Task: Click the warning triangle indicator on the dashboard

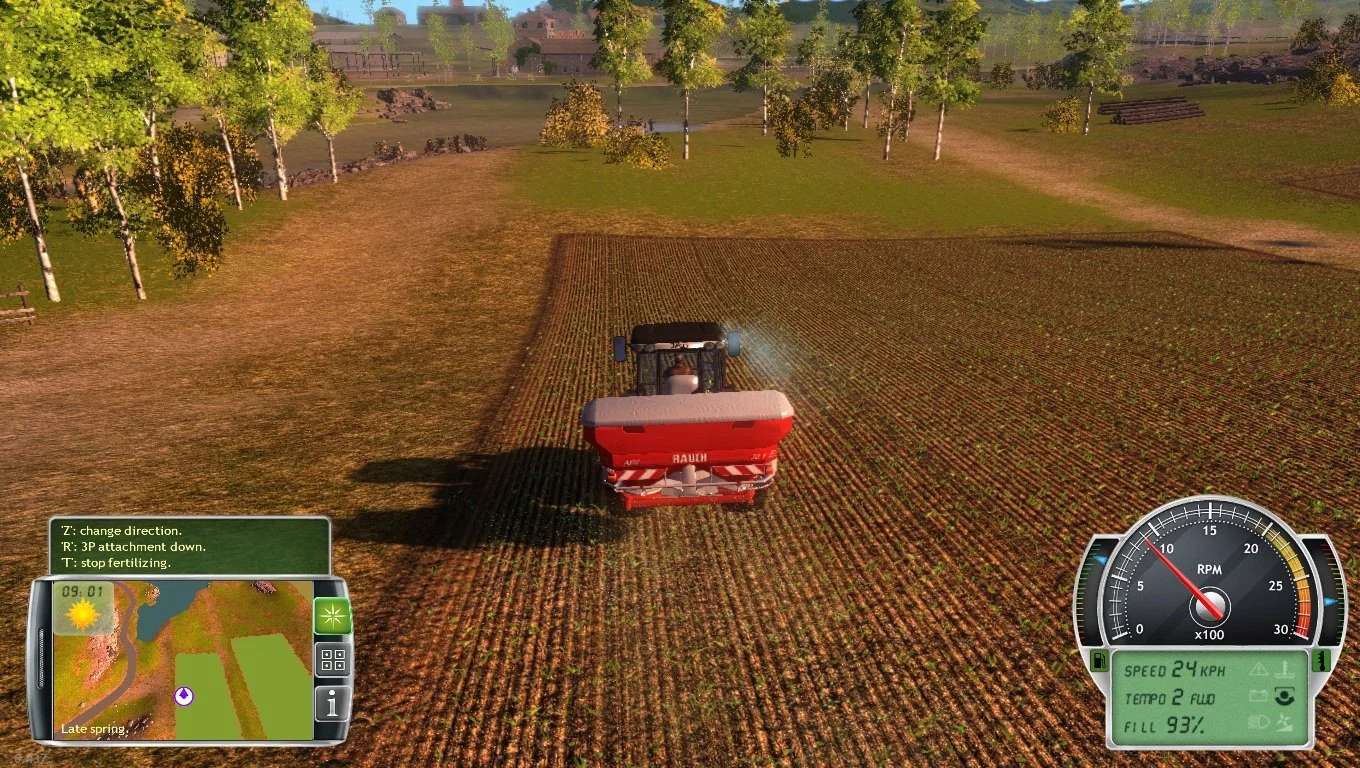Action: coord(1260,670)
